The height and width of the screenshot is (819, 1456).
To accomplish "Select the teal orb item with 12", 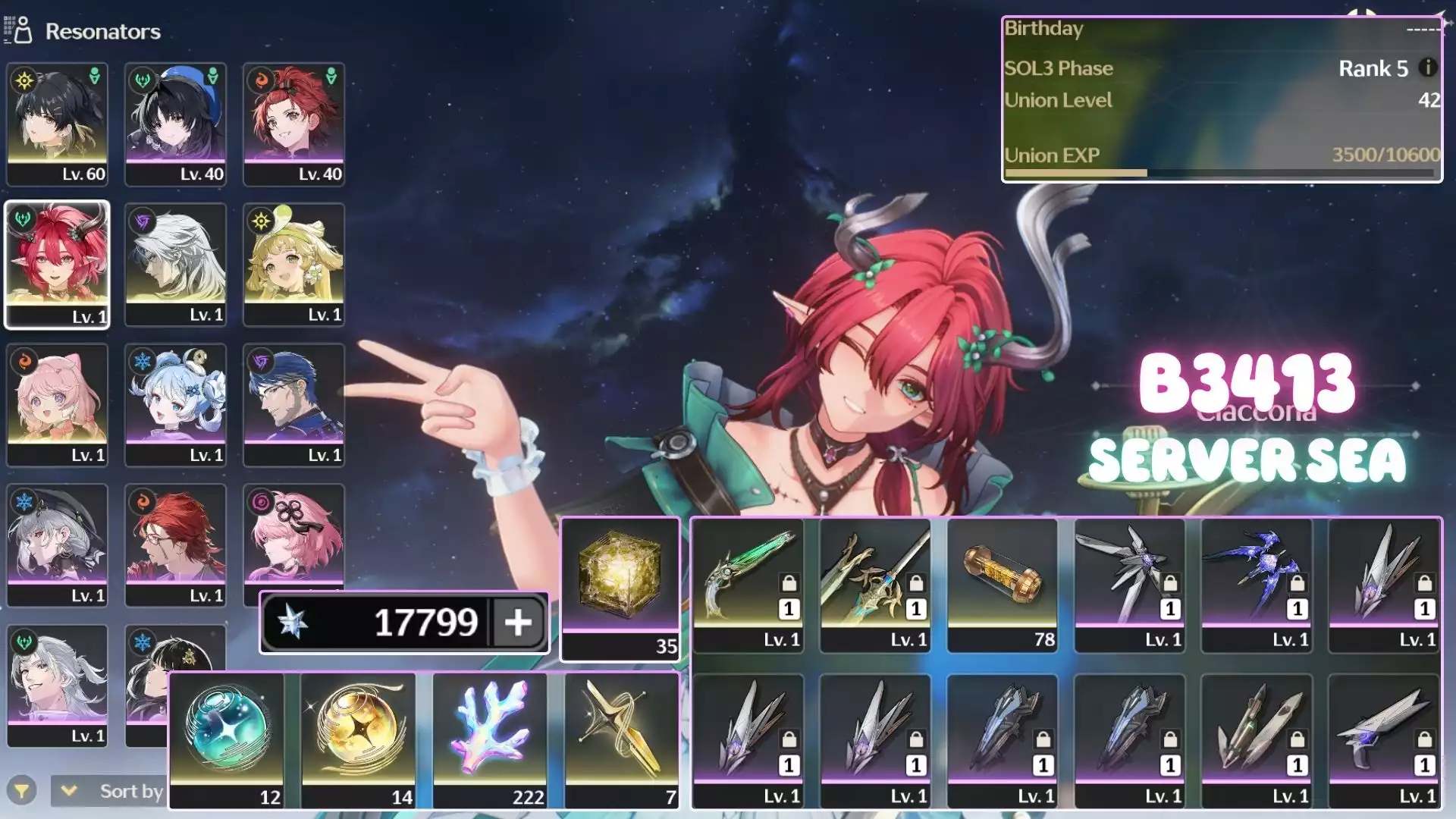I will coord(227,739).
